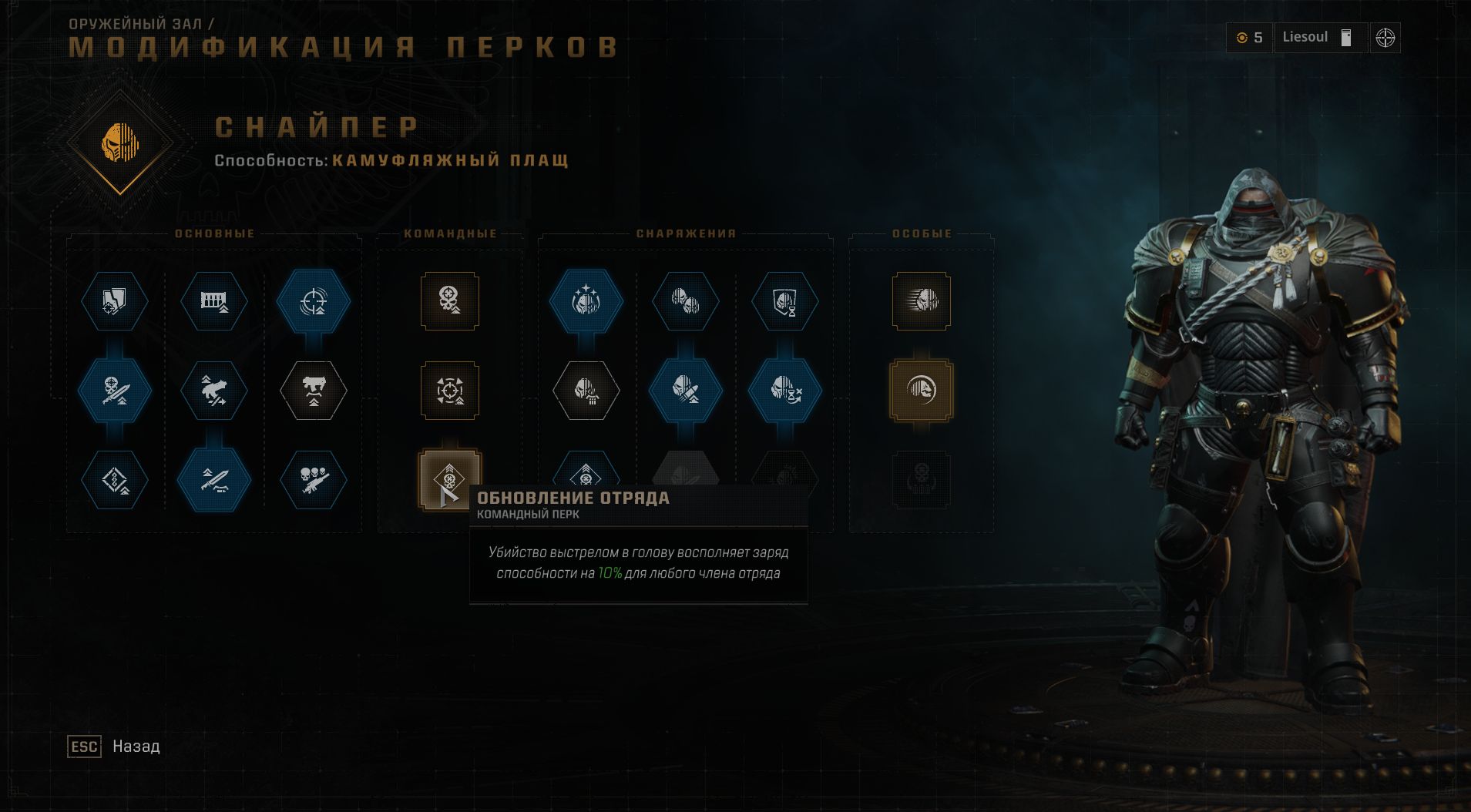1471x812 pixels.
Task: Select the sparkling helmet perk in Снаряжения
Action: point(588,302)
